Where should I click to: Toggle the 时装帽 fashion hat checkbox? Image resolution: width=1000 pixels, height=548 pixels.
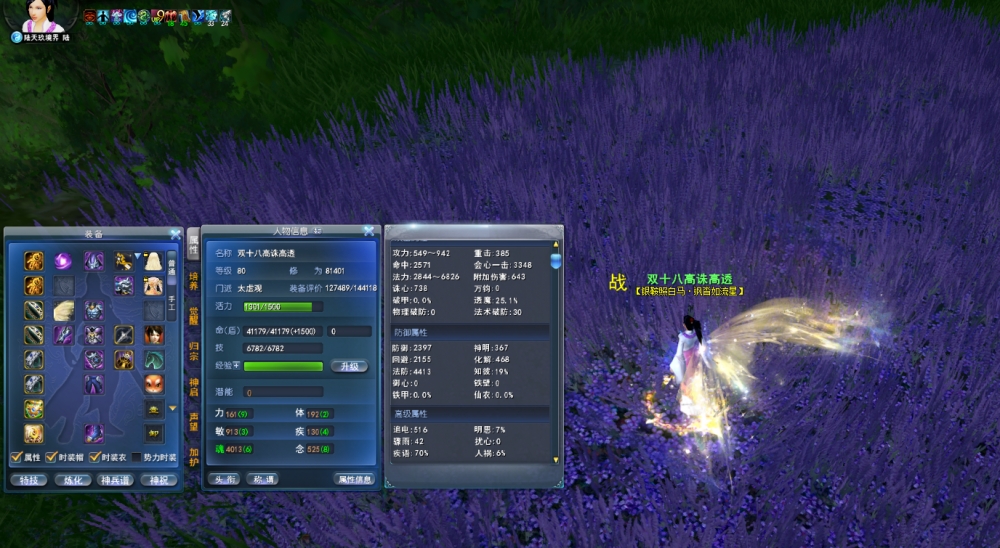pos(51,457)
